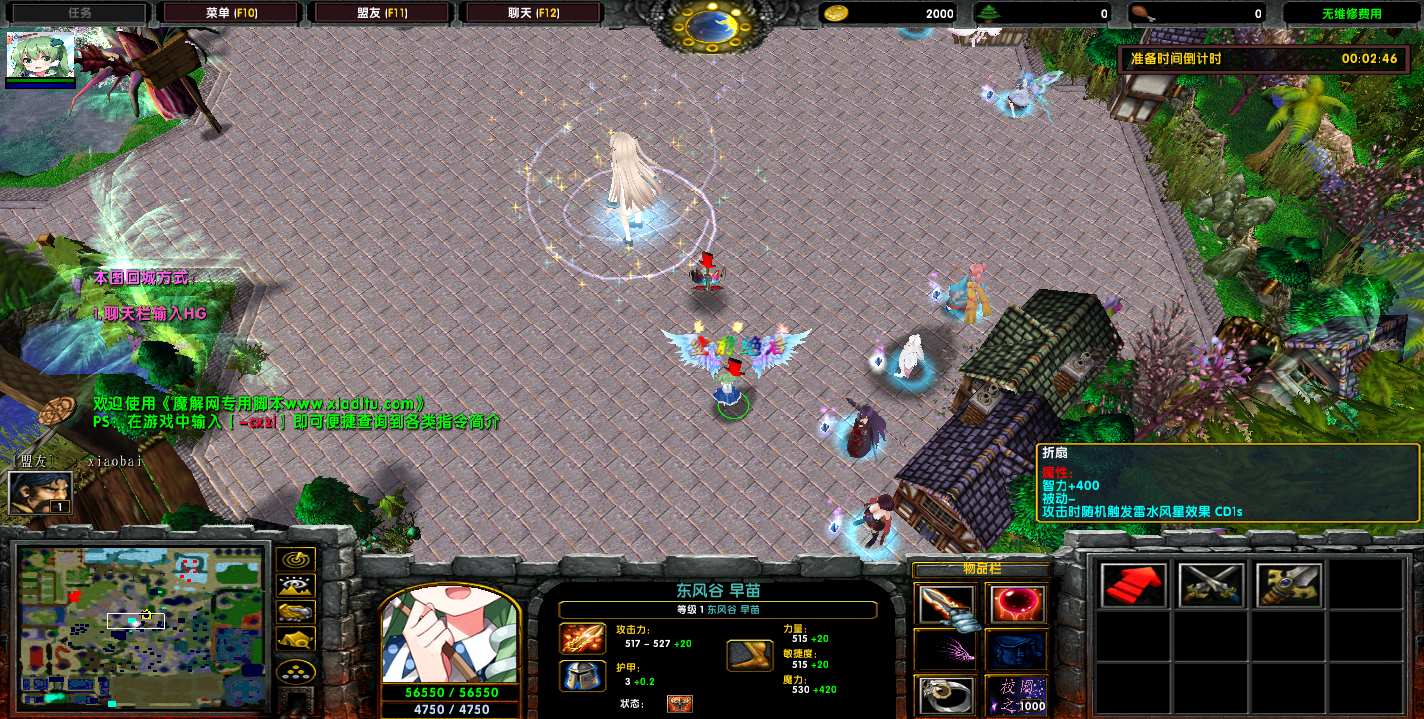Open the 任务 quests button
Image resolution: width=1424 pixels, height=719 pixels.
click(80, 13)
